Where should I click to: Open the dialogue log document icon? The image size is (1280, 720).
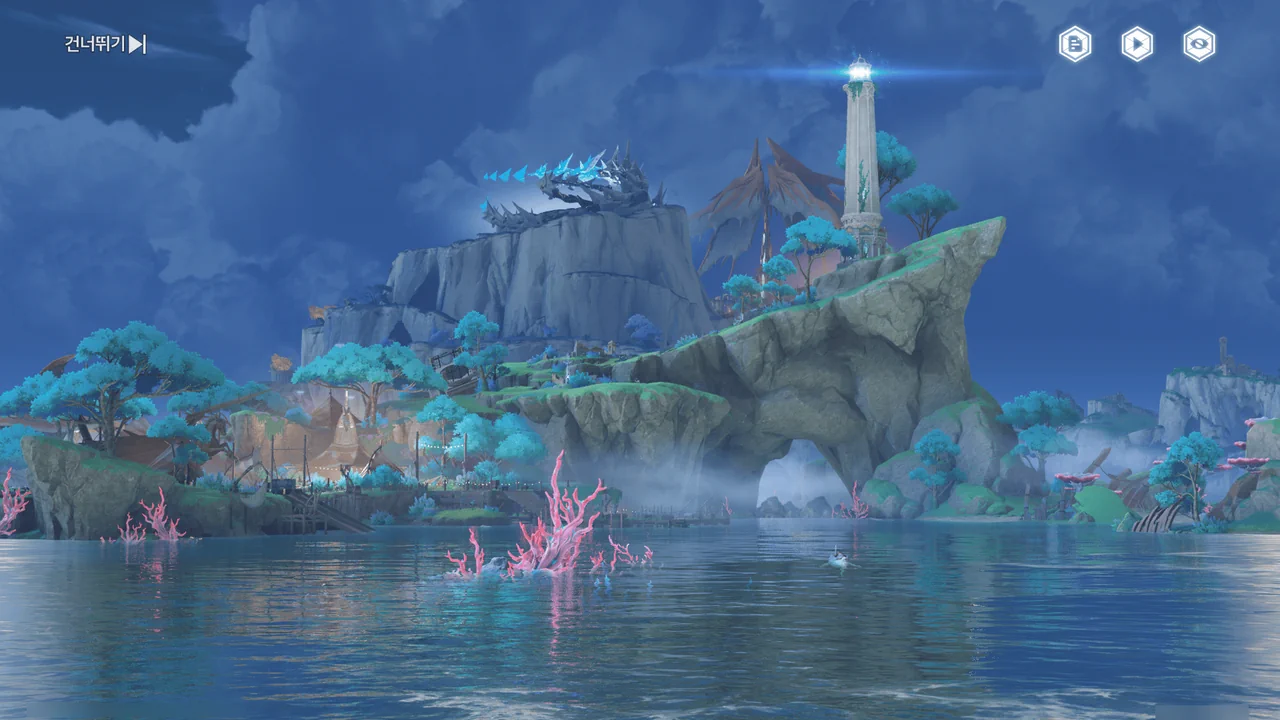pos(1075,44)
